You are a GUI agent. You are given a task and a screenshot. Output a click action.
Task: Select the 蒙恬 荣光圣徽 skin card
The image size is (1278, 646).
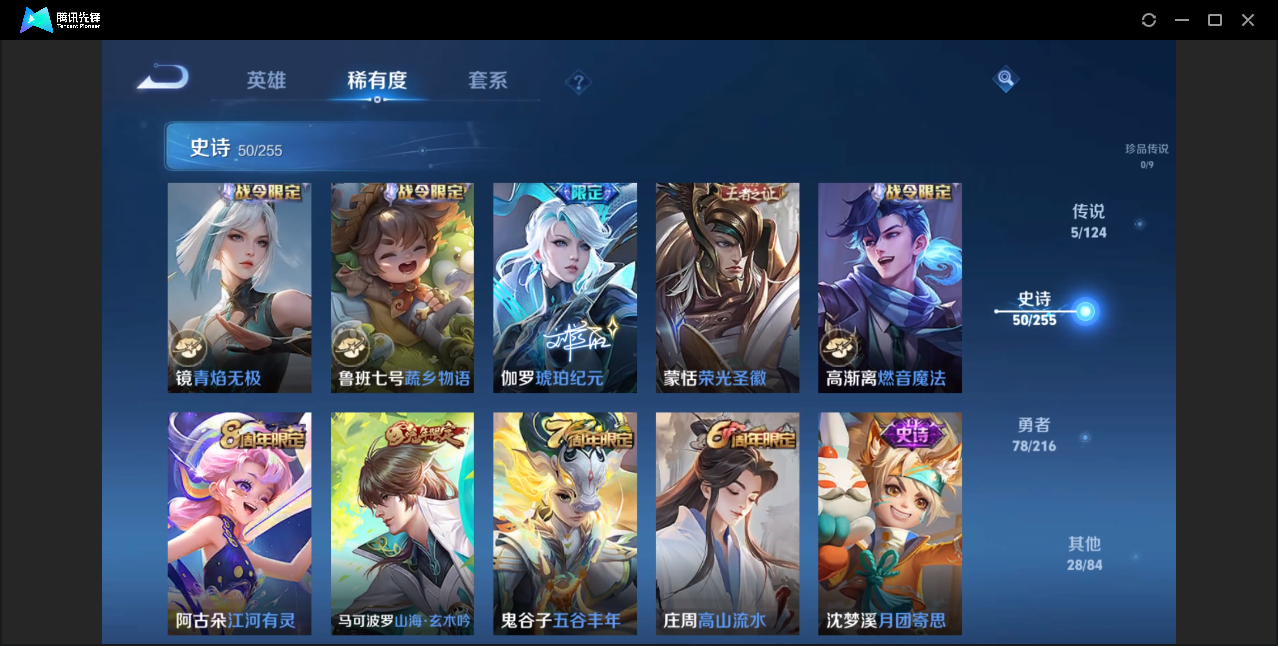point(727,288)
